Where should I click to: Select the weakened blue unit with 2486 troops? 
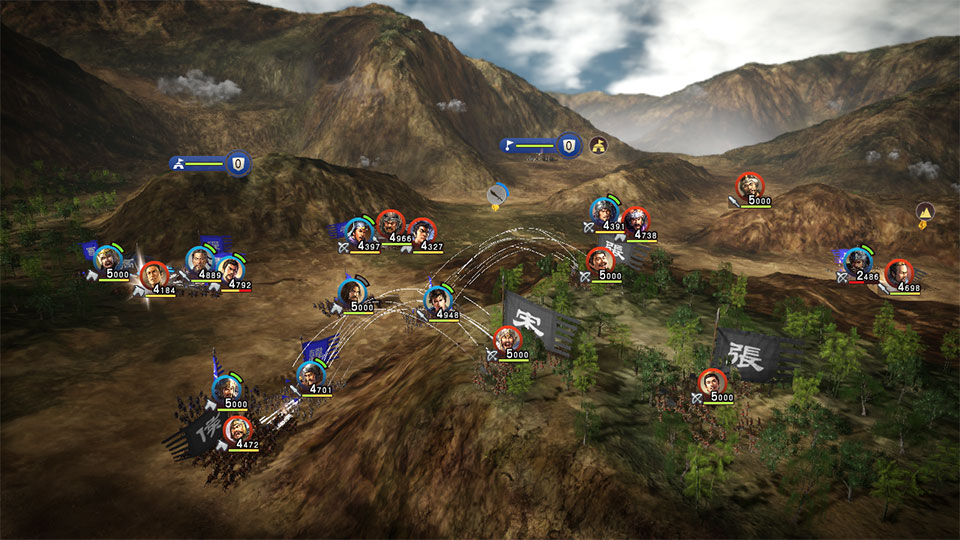click(856, 262)
